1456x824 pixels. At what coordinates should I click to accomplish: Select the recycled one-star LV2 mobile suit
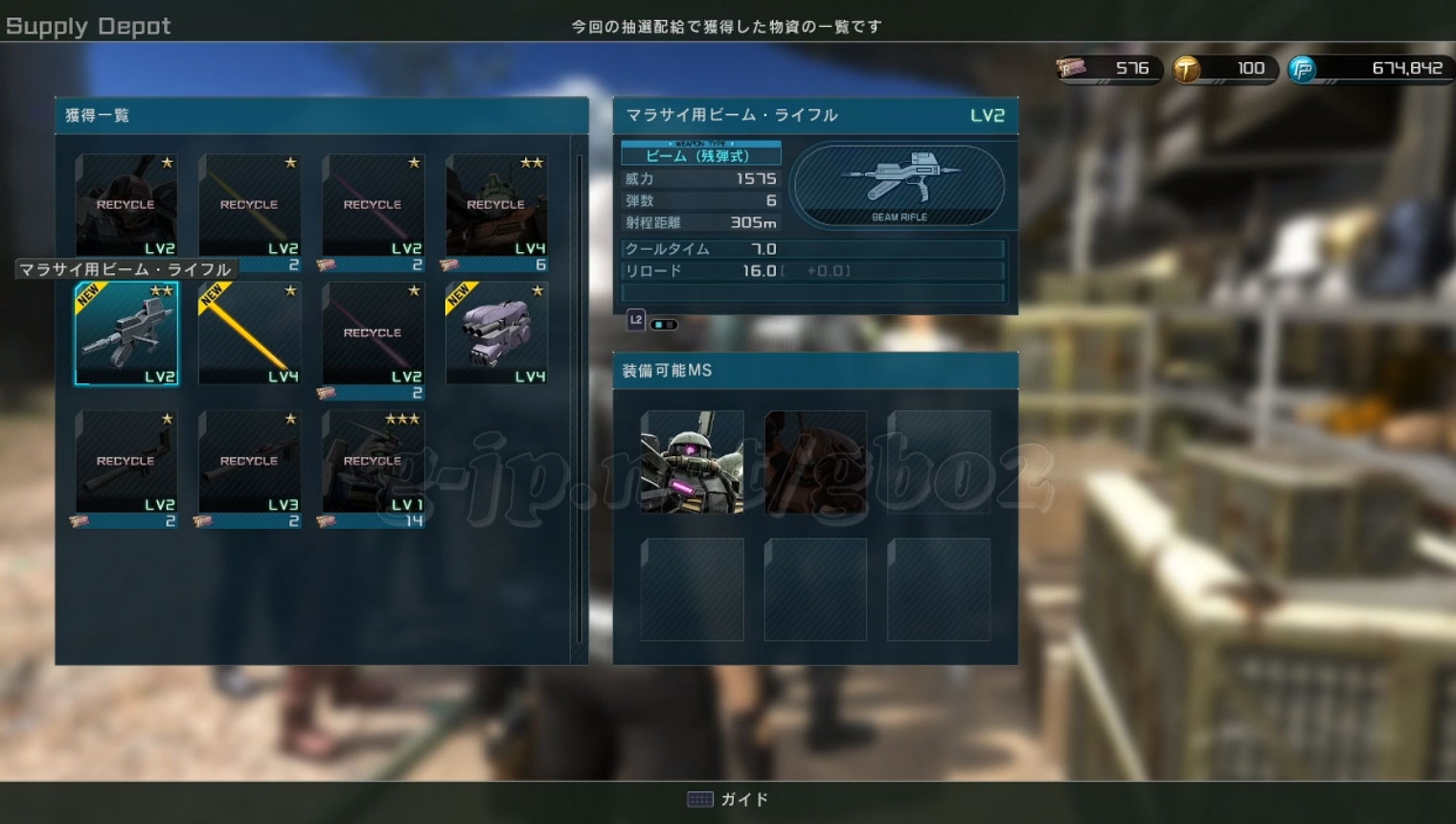[126, 205]
